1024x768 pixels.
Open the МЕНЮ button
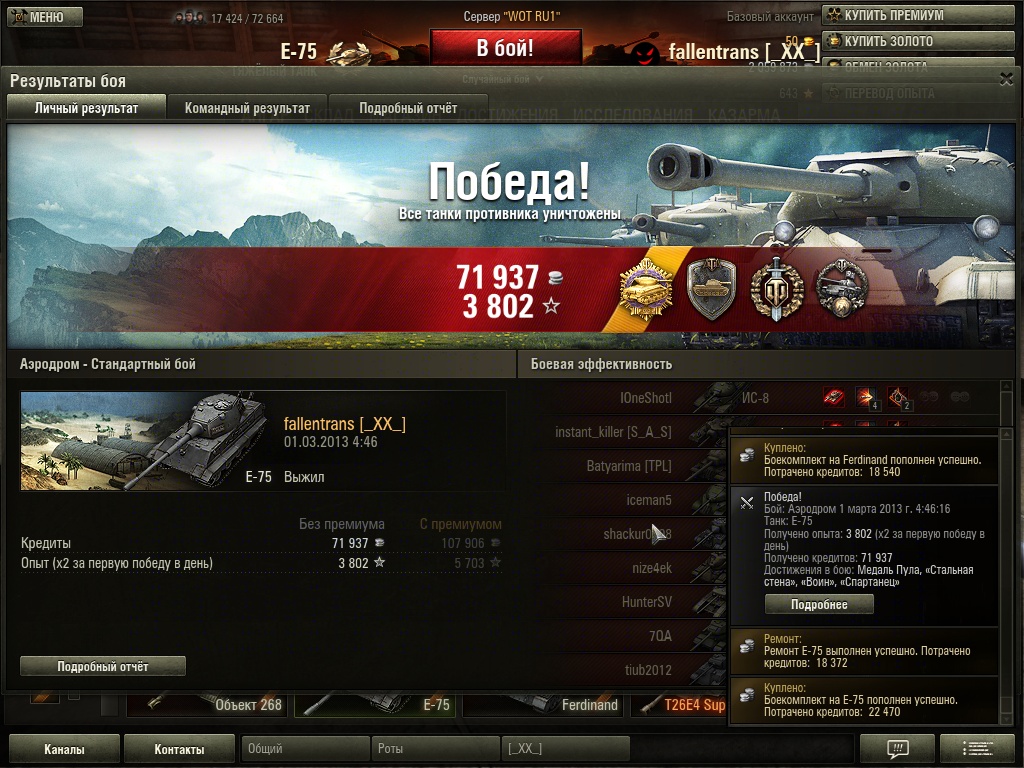point(37,17)
